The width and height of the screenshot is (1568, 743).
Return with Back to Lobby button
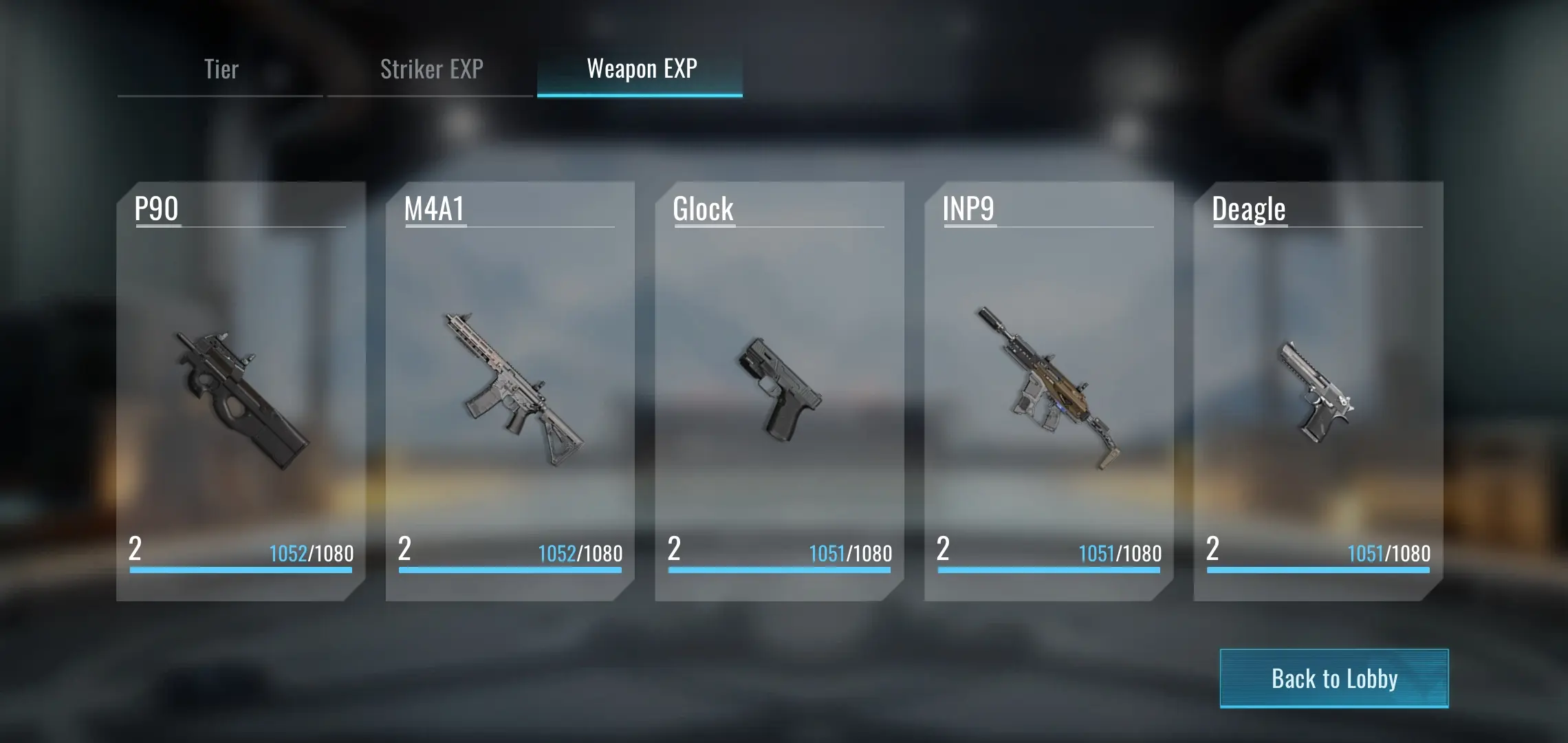[1333, 678]
